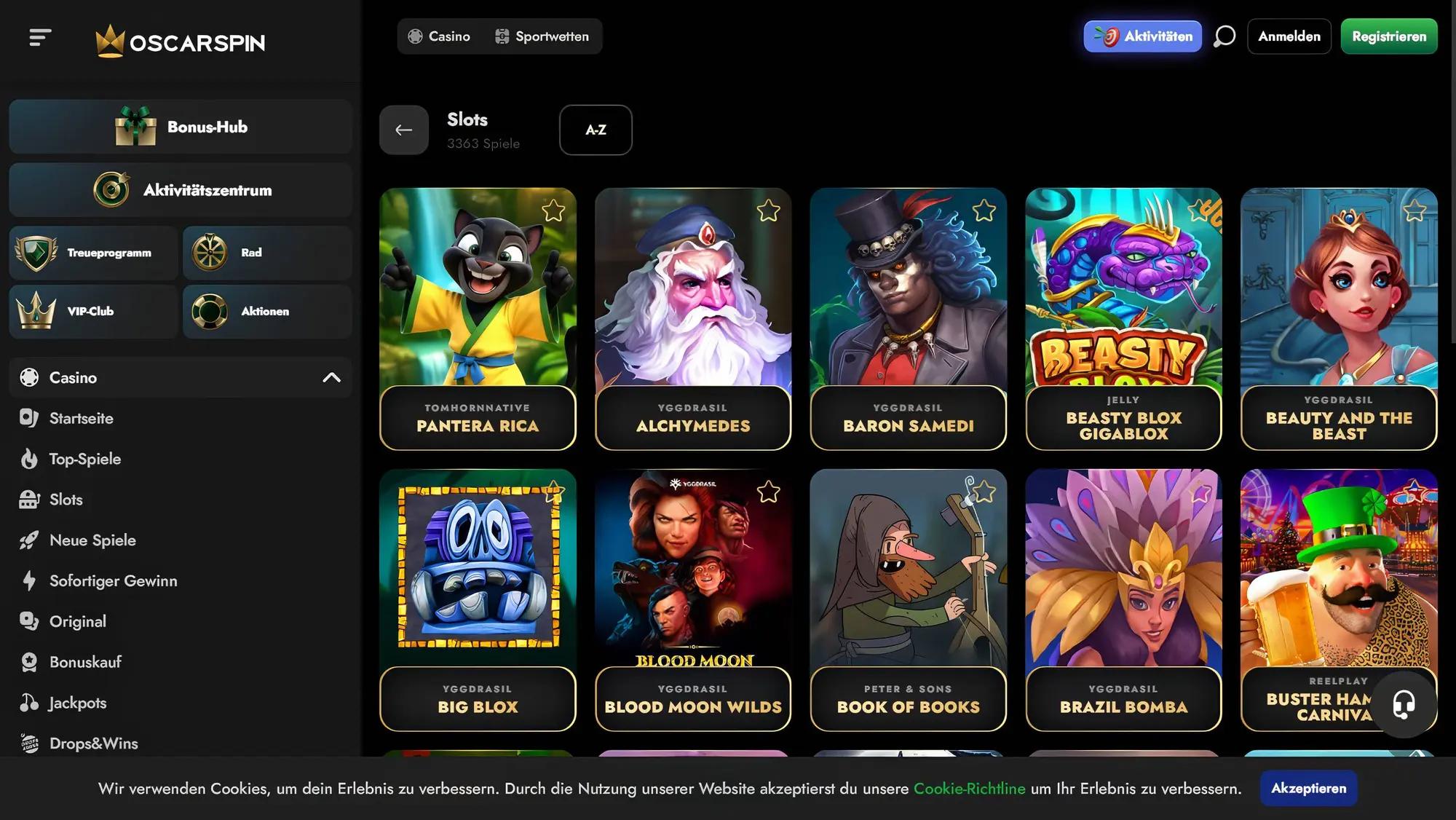The image size is (1456, 820).
Task: Mark Baron Samedi as favorite
Action: point(986,210)
